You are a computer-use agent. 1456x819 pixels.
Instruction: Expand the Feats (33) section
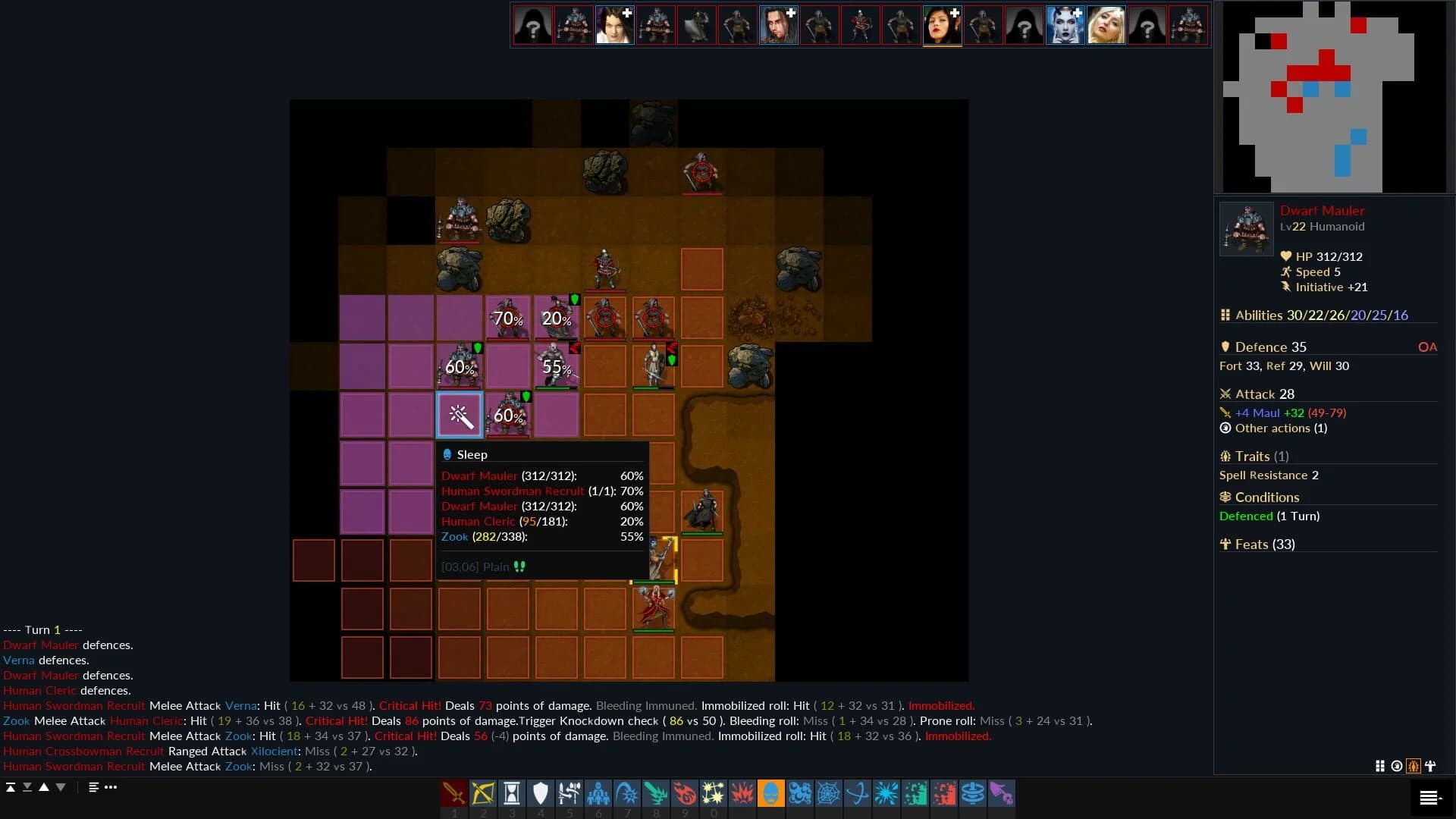pos(1258,544)
